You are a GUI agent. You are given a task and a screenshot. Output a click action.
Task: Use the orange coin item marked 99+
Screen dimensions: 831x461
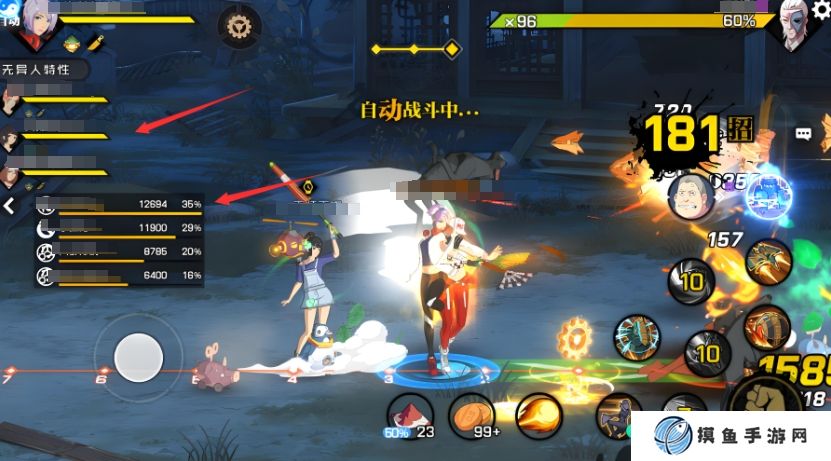[472, 413]
